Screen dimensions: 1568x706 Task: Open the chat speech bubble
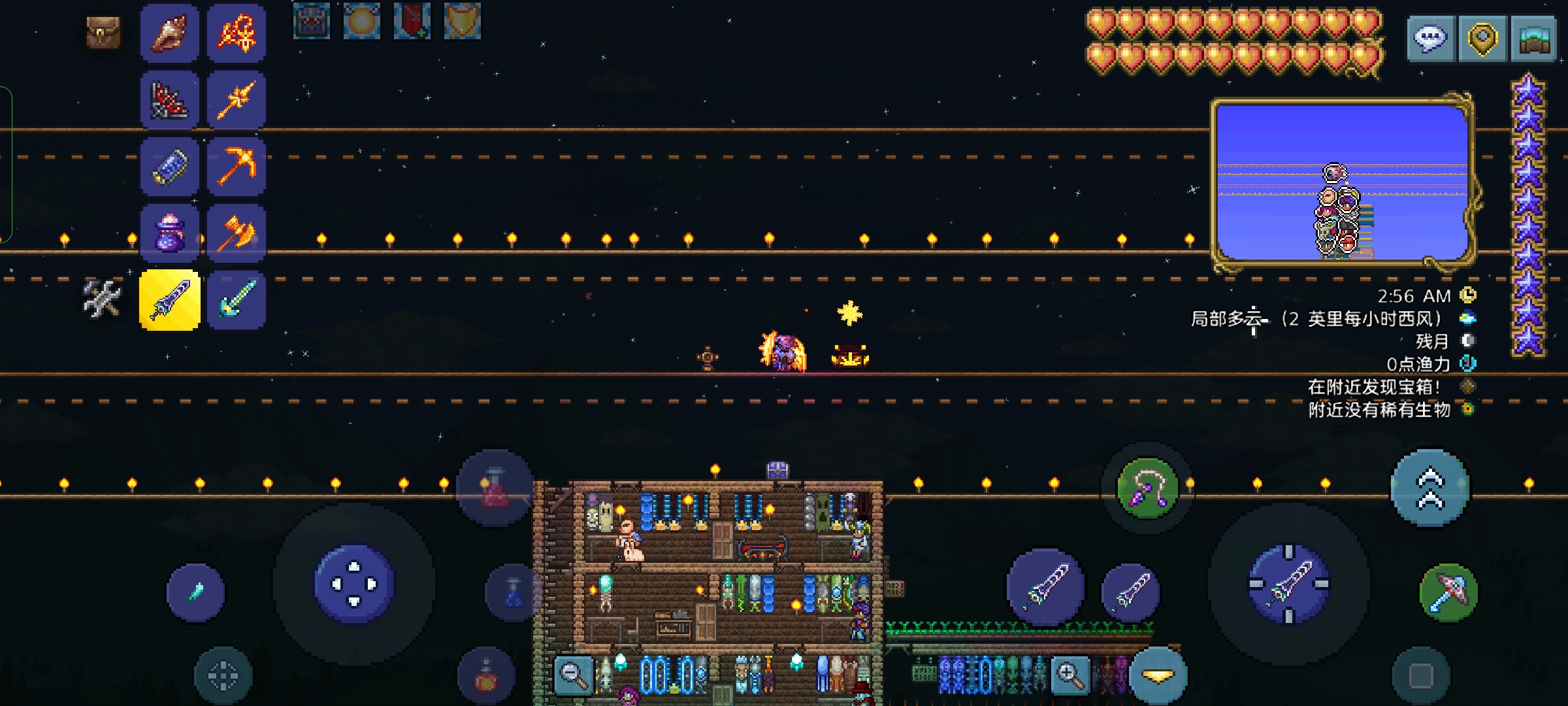click(1431, 39)
